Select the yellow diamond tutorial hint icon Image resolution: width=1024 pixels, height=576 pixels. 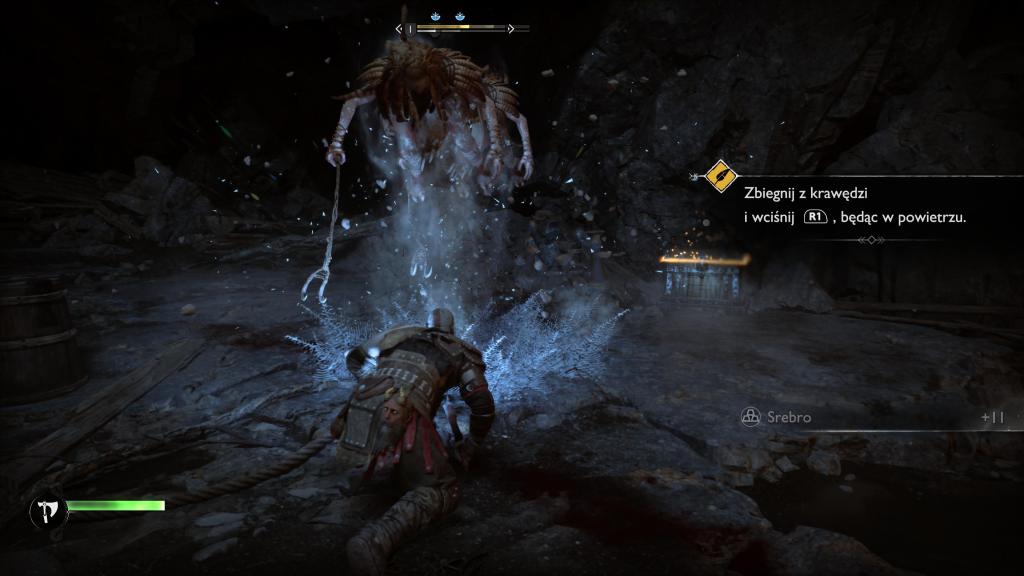pos(720,177)
